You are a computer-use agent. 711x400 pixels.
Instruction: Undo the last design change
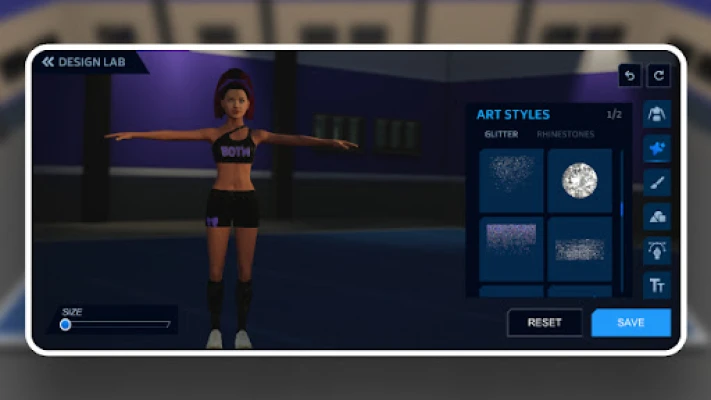[x=629, y=75]
